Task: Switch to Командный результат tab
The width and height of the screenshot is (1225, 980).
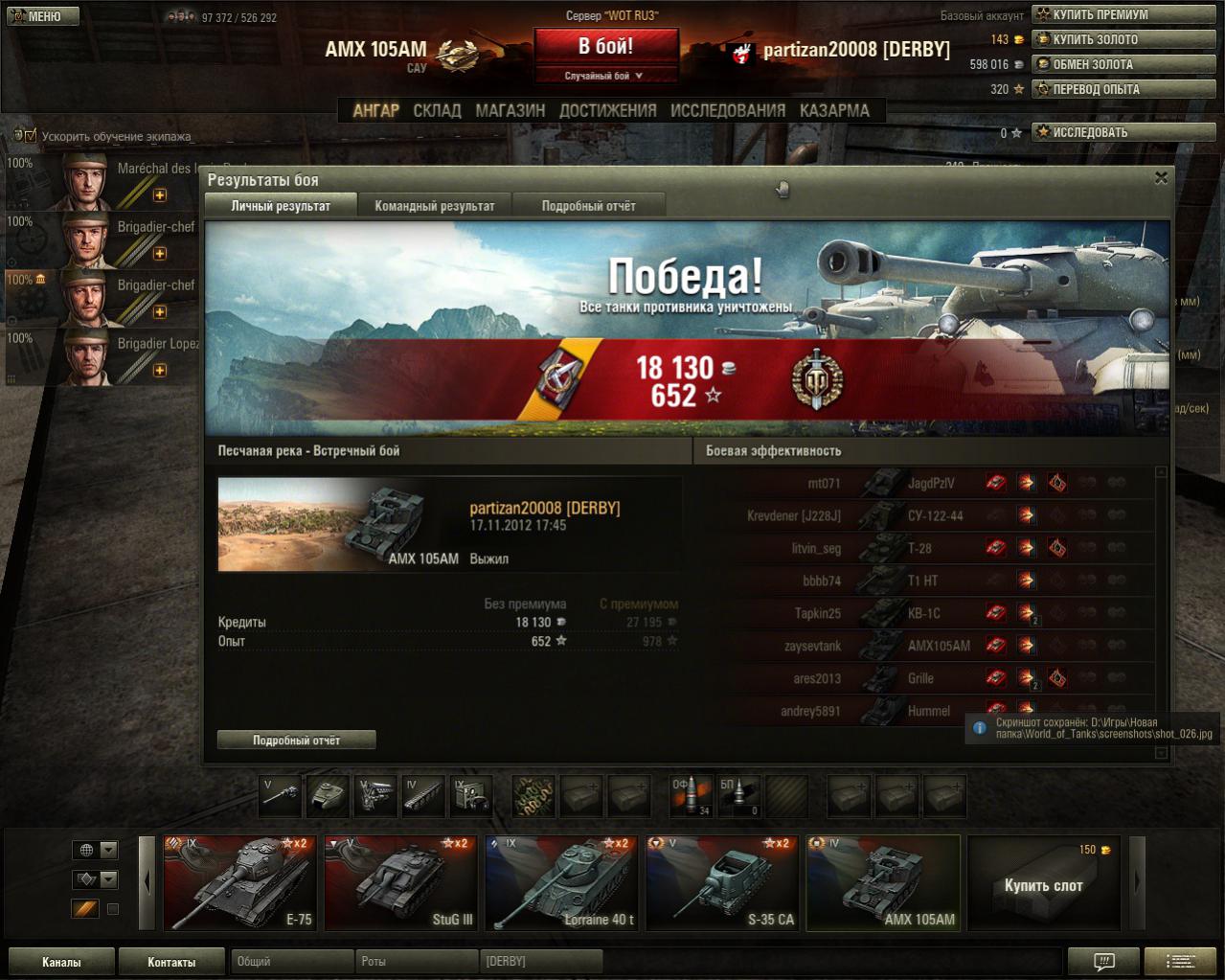Action: (435, 205)
